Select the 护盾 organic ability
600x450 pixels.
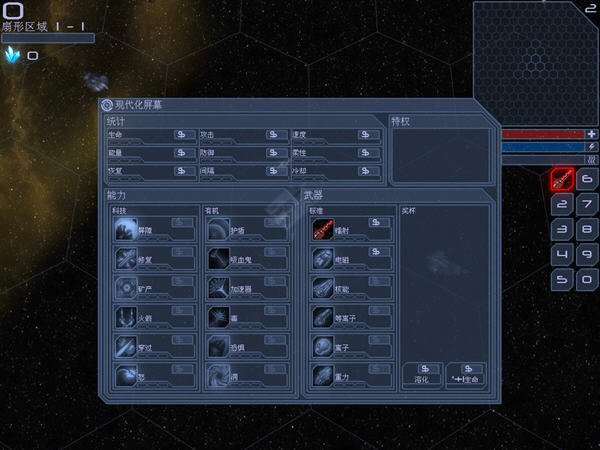coord(220,230)
